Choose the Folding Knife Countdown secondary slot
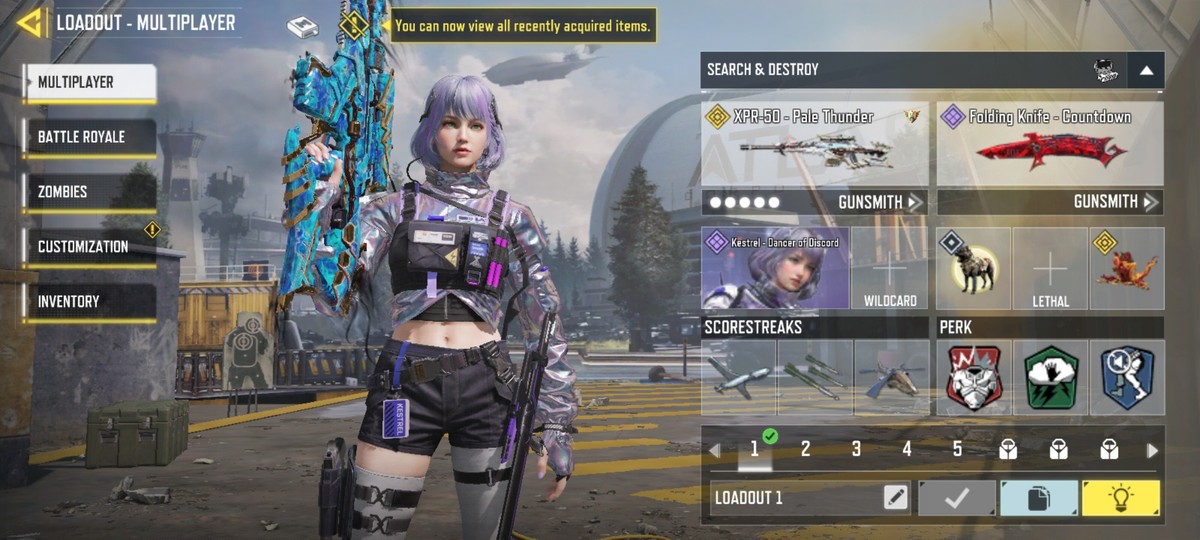This screenshot has height=540, width=1200. 1050,143
